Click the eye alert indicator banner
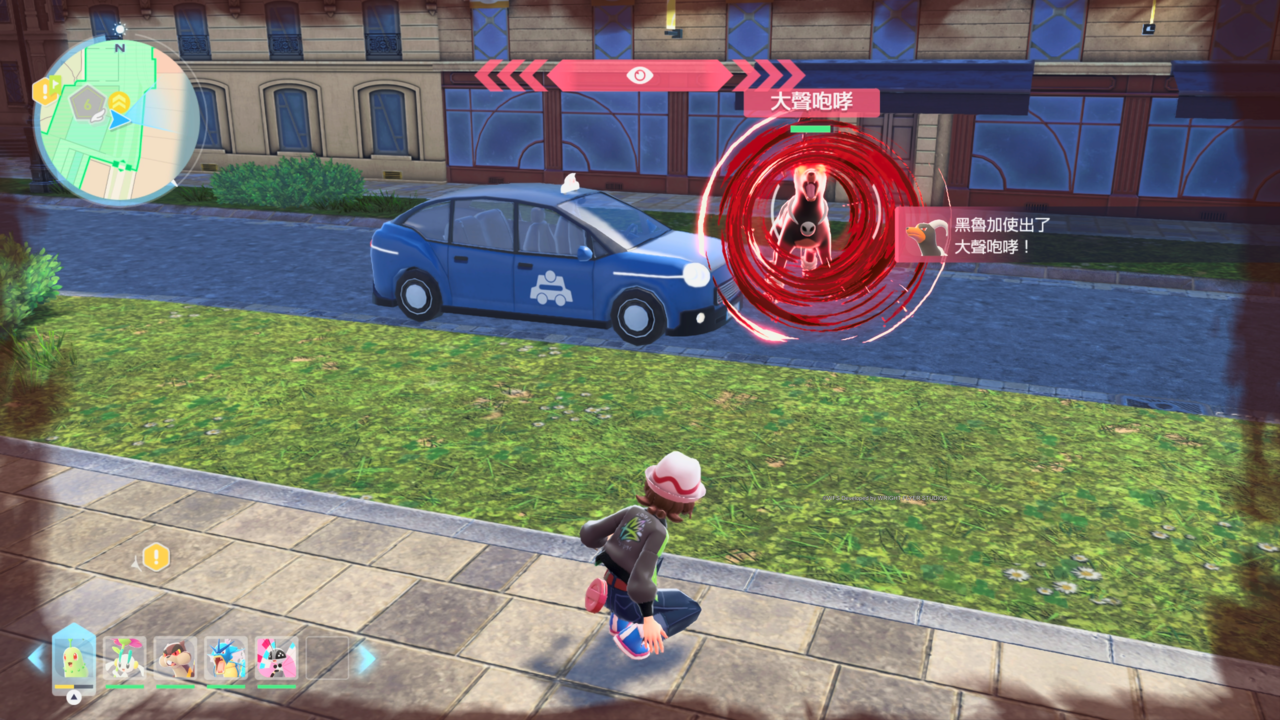 [639, 75]
